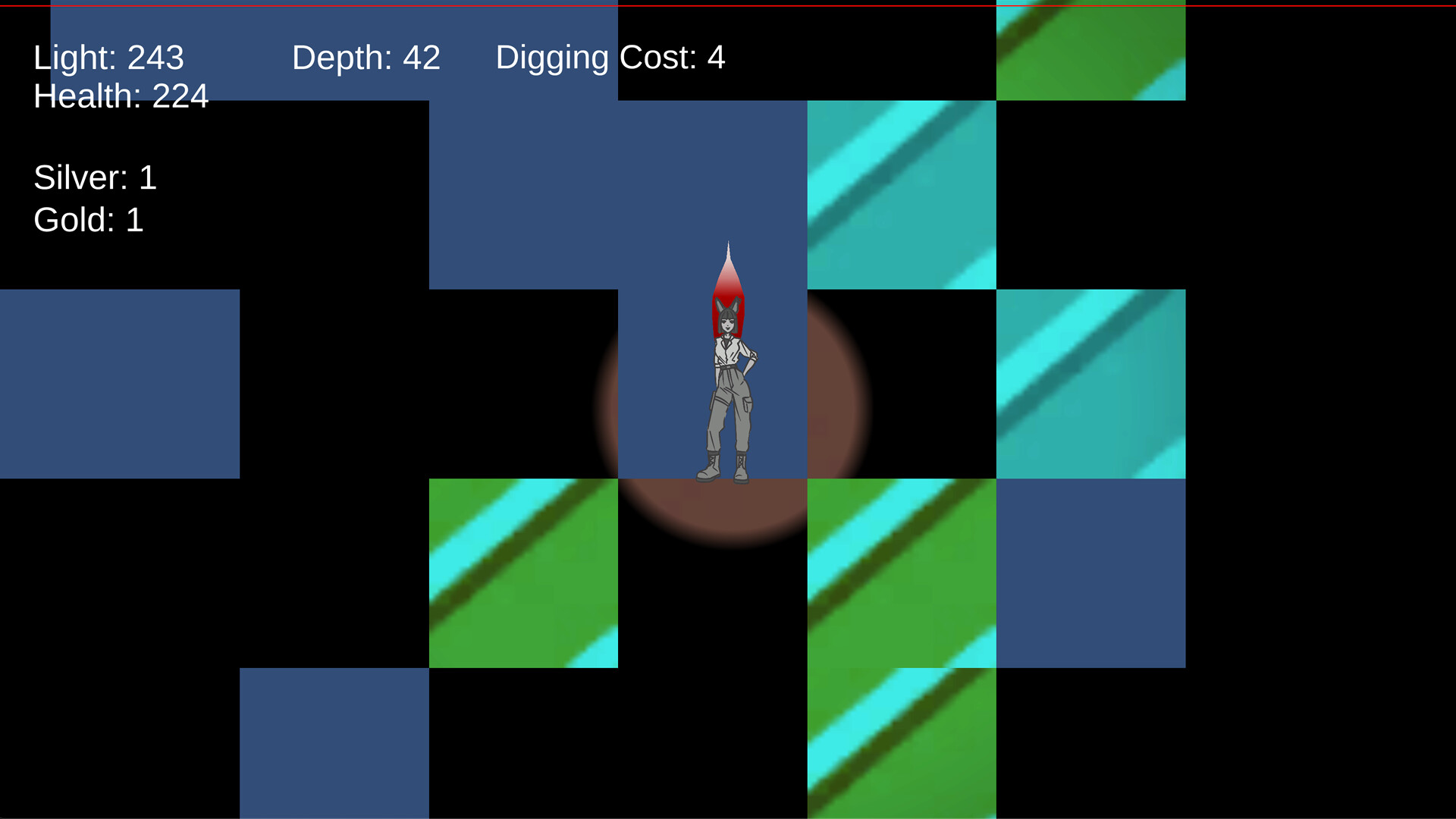Select the green mineral tile below the character
This screenshot has width=1456, height=819.
click(902, 573)
